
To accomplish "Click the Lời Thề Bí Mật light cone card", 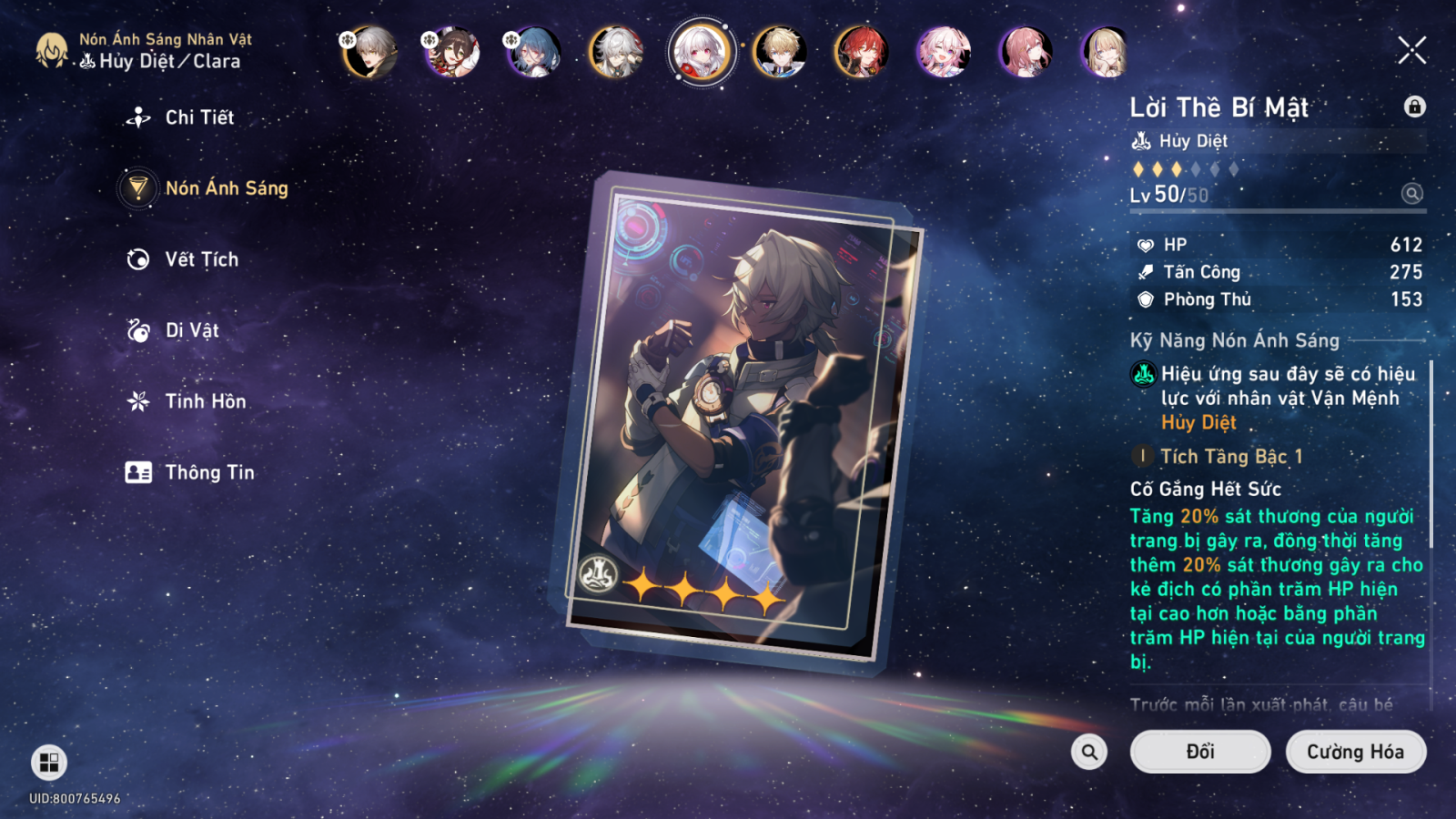I will pos(737,419).
